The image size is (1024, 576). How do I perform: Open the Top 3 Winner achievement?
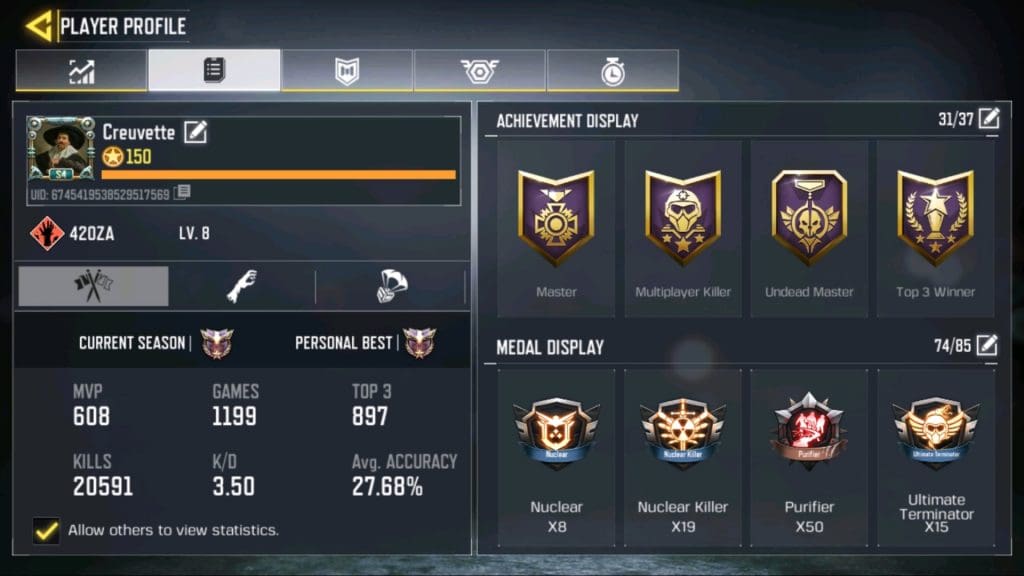[935, 230]
